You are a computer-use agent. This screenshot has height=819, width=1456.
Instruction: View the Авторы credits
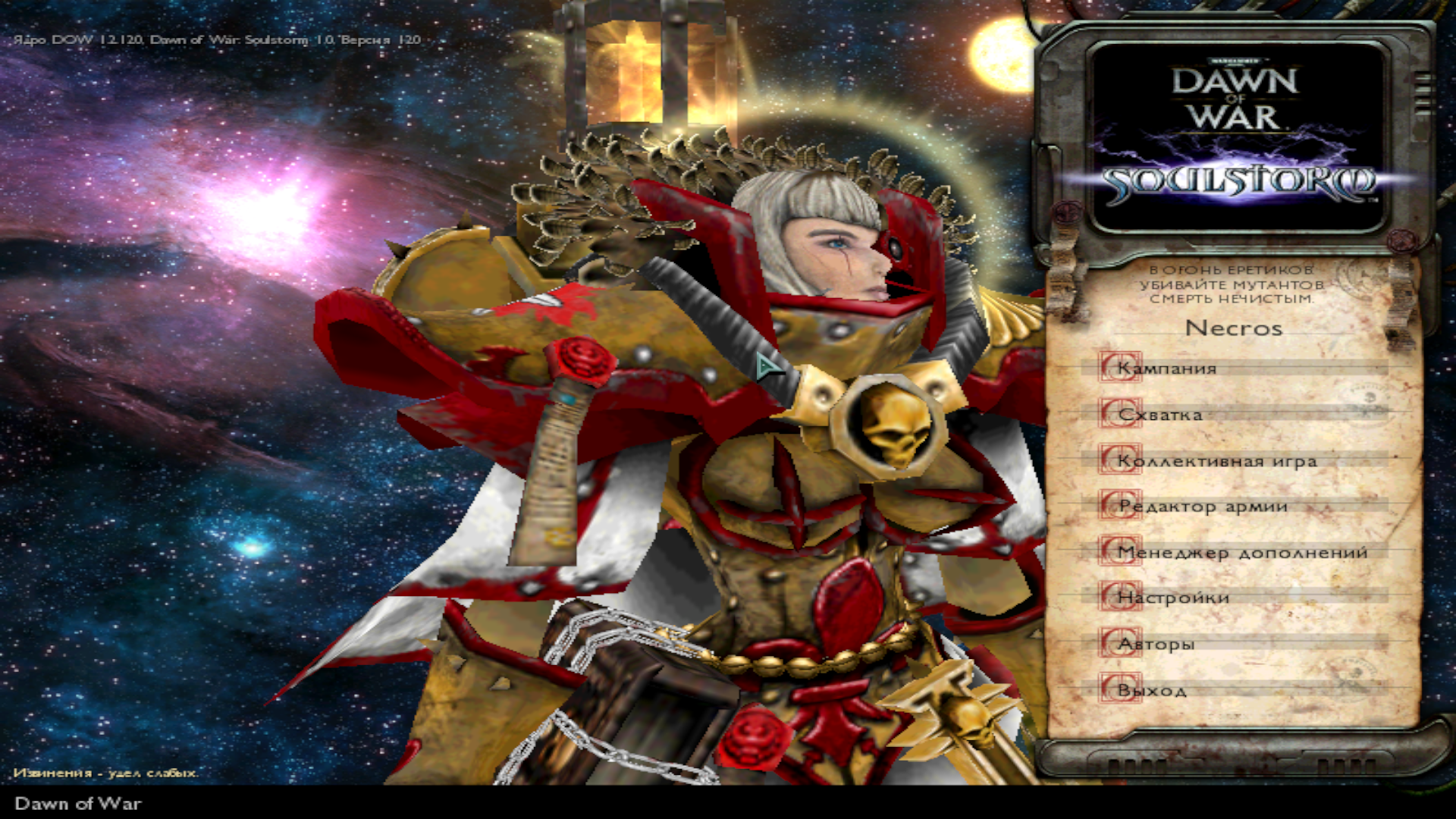1156,645
